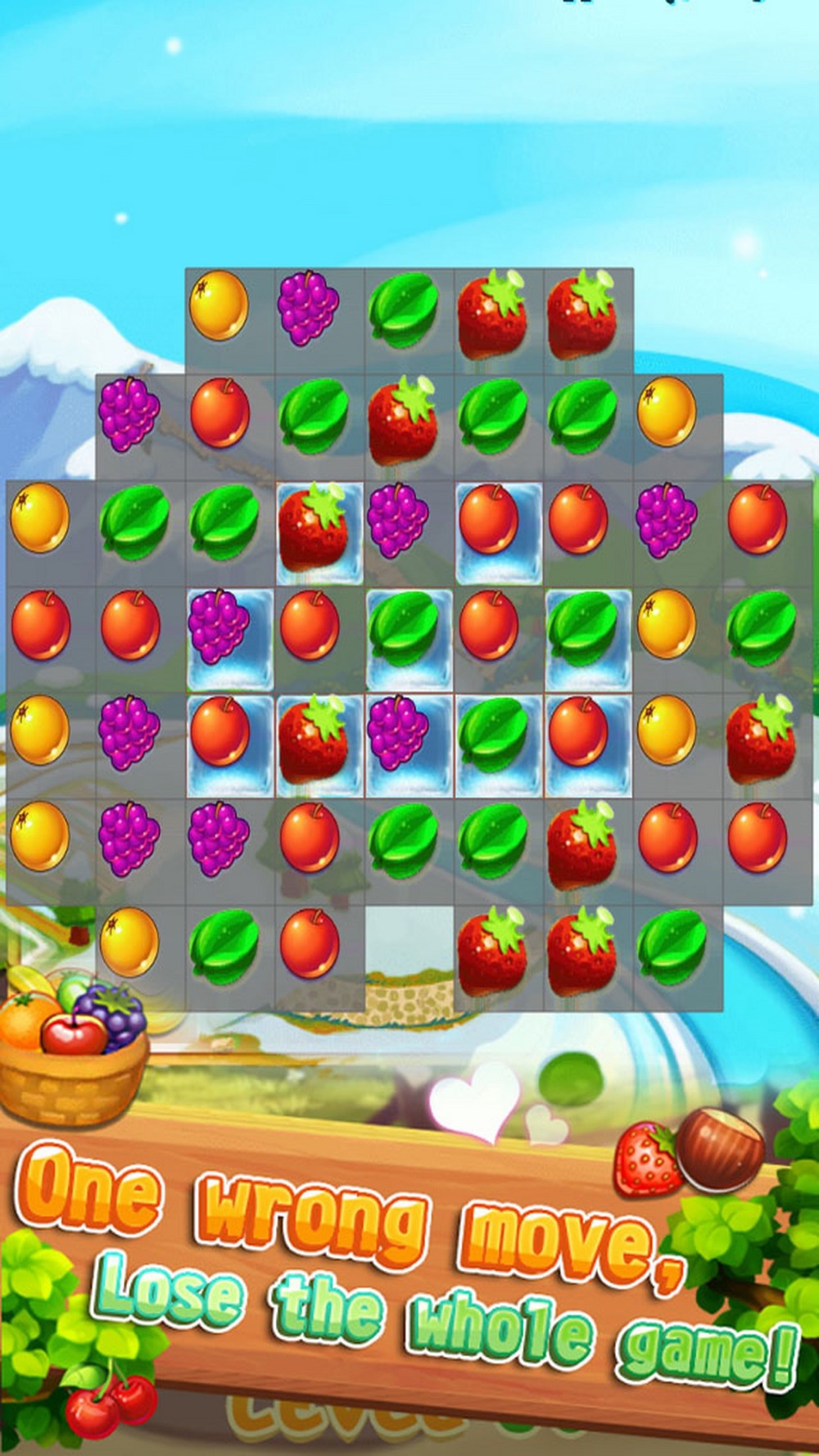Image resolution: width=819 pixels, height=1456 pixels.
Task: Choose the unfrozen strawberry on the board's right edge
Action: click(759, 739)
